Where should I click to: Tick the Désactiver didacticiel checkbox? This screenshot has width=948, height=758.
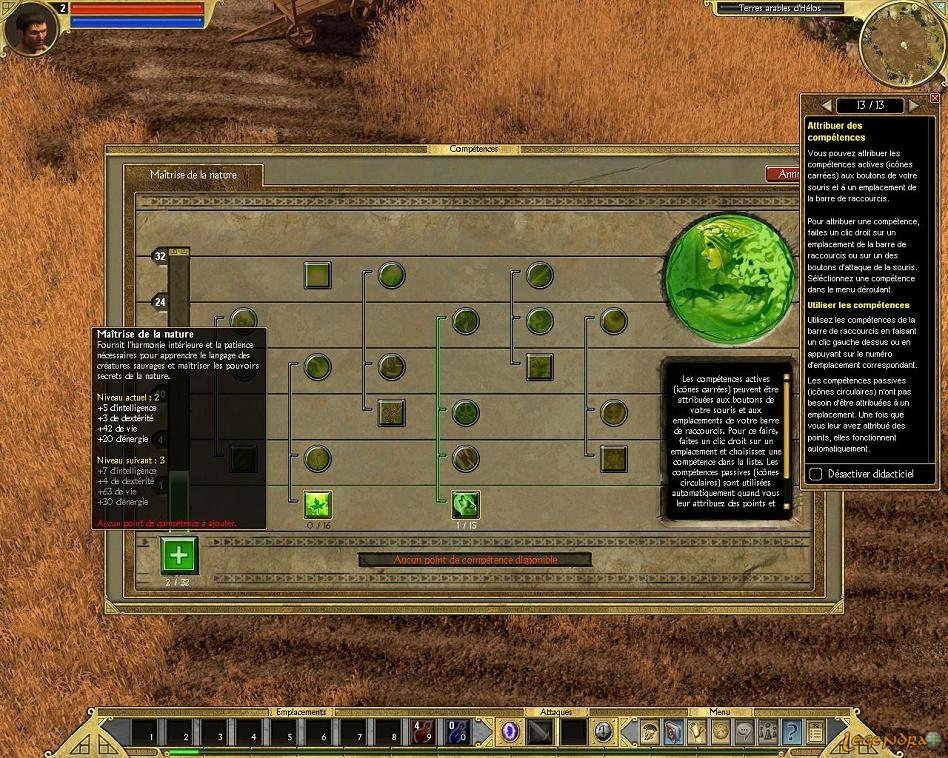[x=816, y=473]
